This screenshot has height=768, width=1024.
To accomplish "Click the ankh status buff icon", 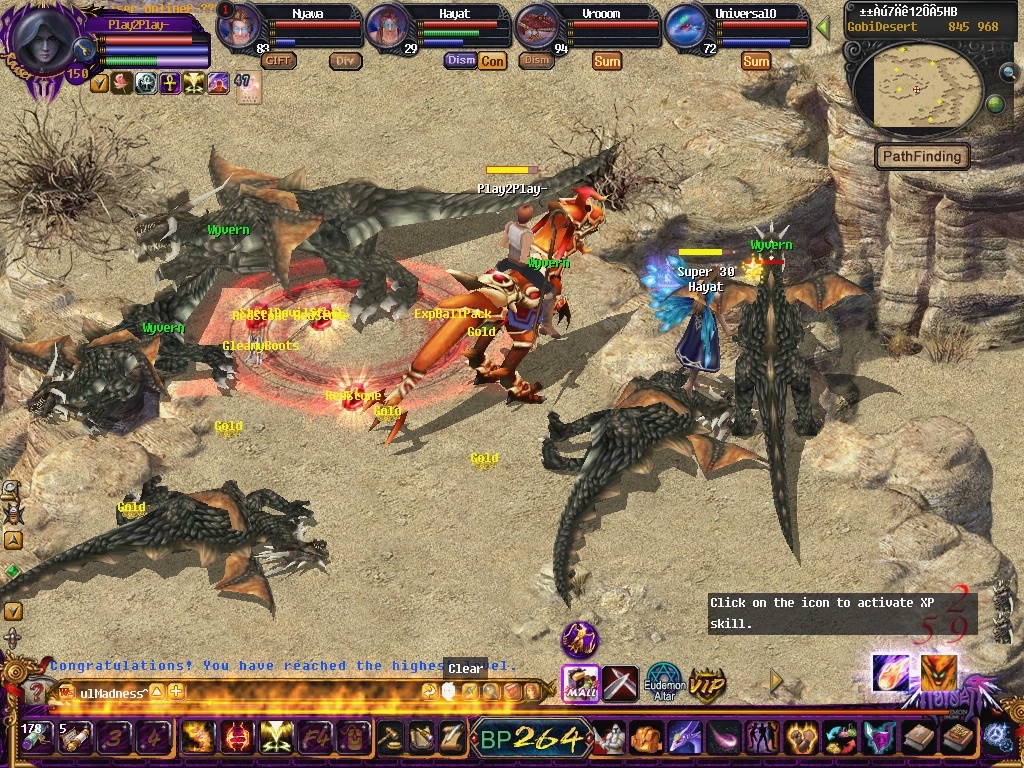I will (x=170, y=83).
